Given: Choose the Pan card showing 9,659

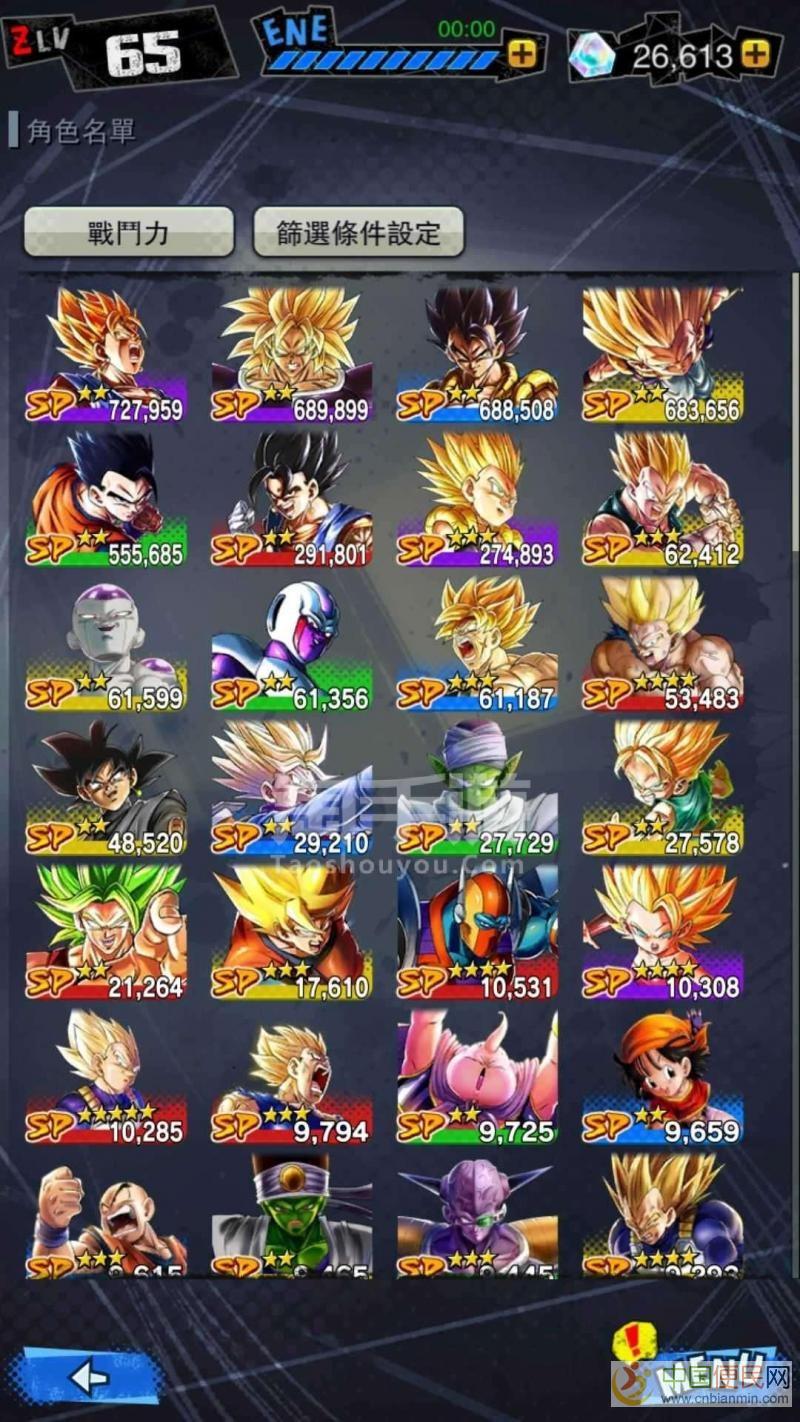Looking at the screenshot, I should tap(662, 1076).
